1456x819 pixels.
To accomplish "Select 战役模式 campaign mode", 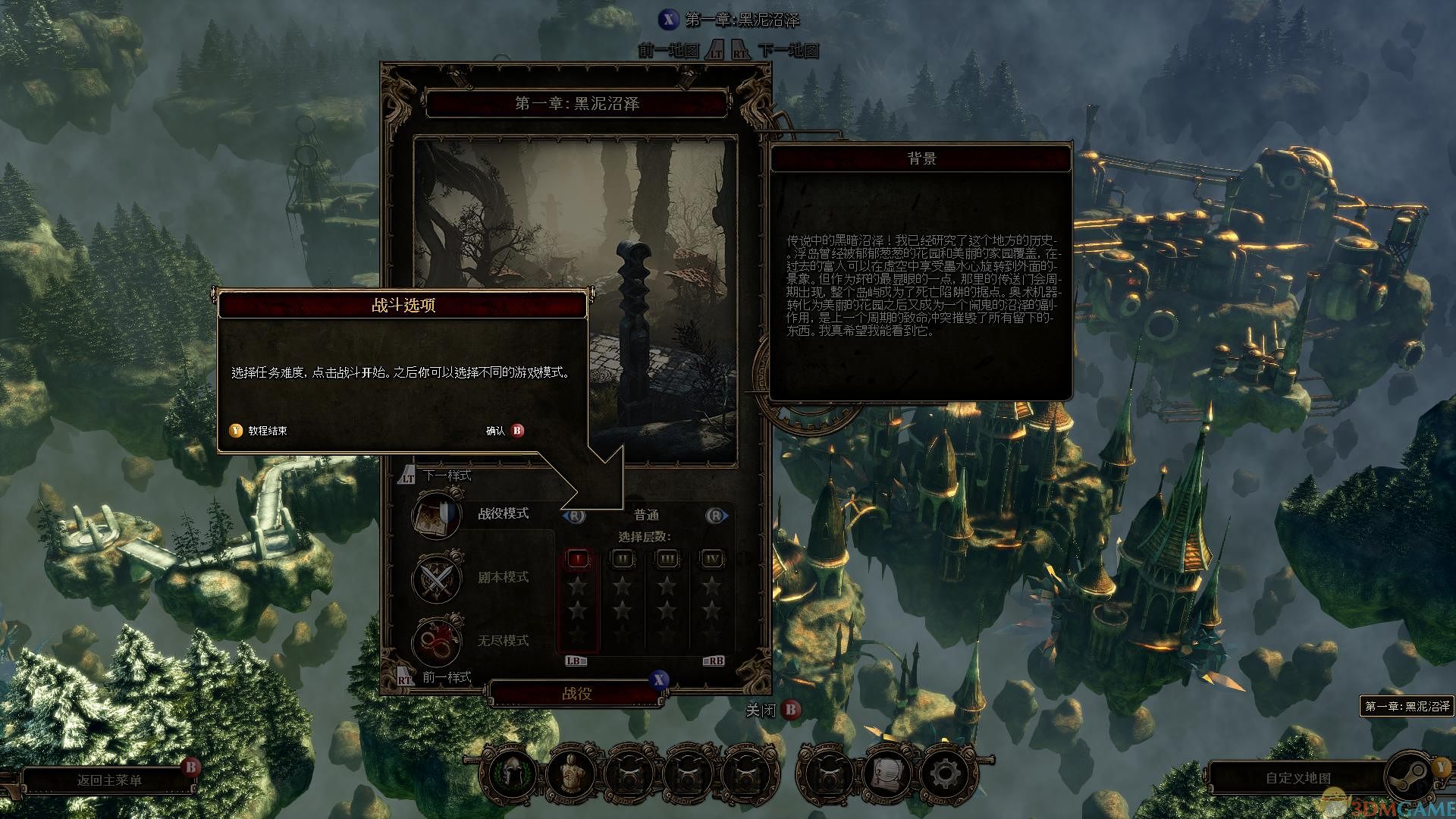I will (x=503, y=513).
